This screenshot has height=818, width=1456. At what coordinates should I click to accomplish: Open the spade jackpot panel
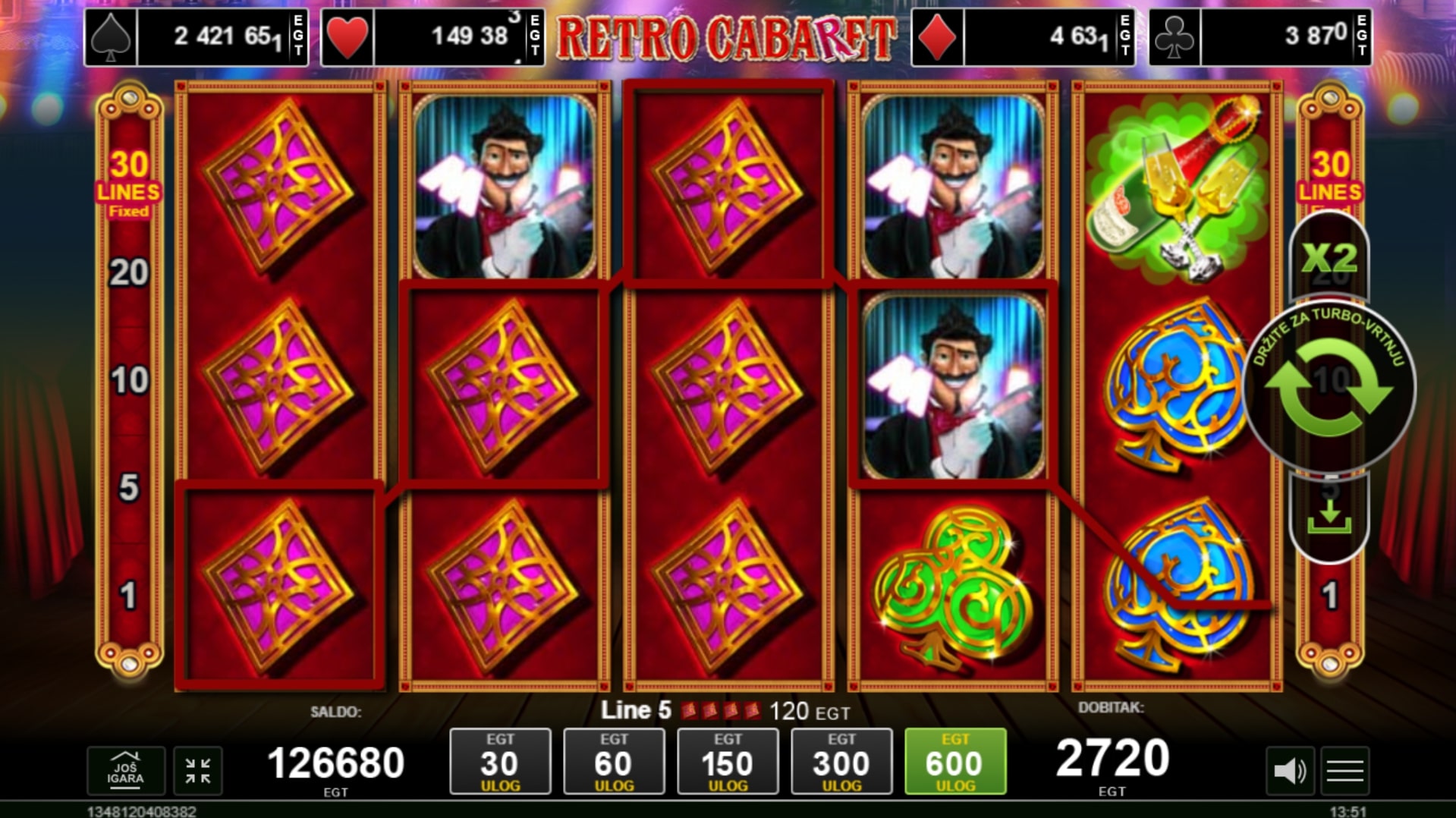click(x=196, y=37)
